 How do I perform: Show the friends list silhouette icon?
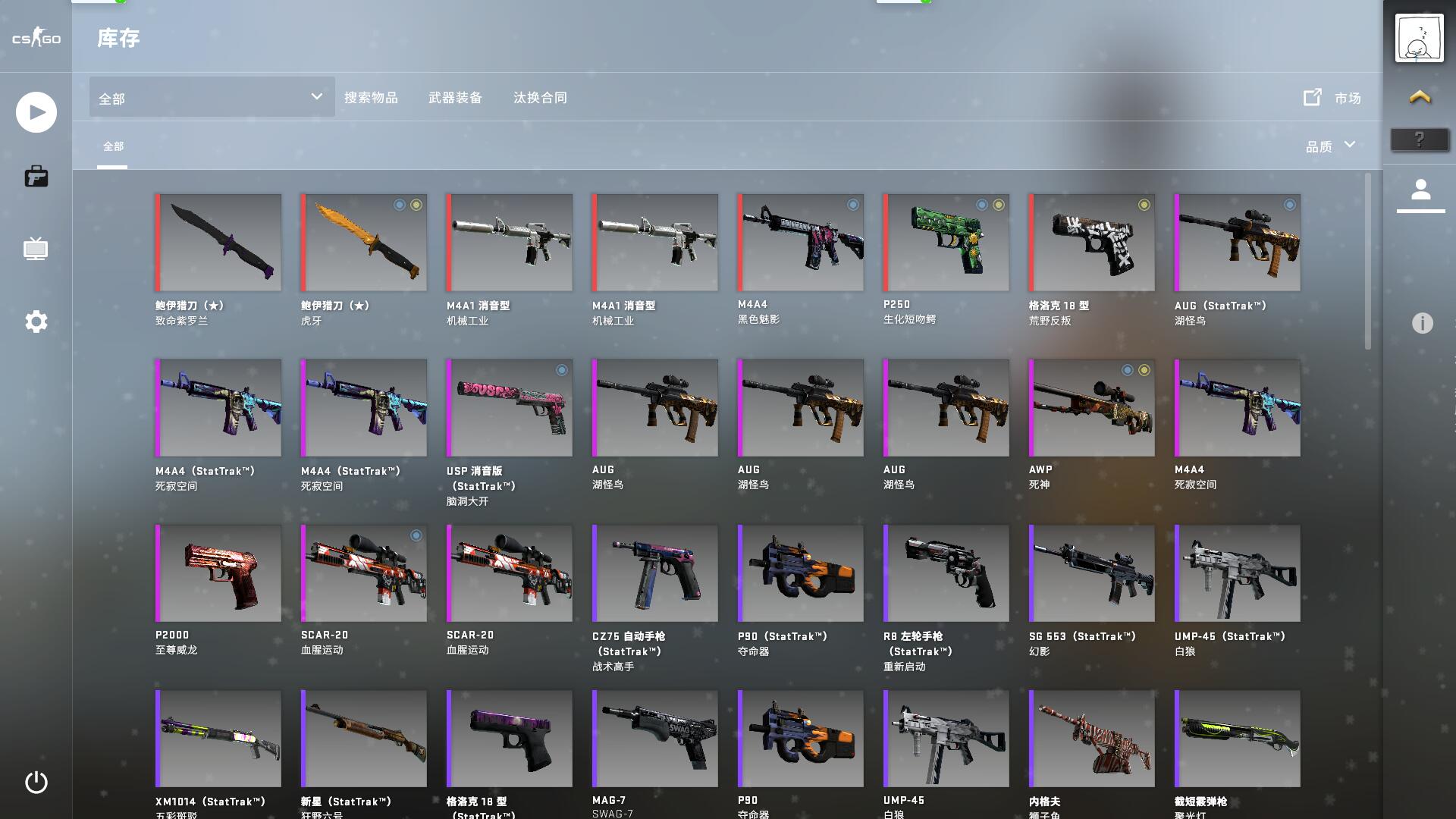(x=1420, y=190)
